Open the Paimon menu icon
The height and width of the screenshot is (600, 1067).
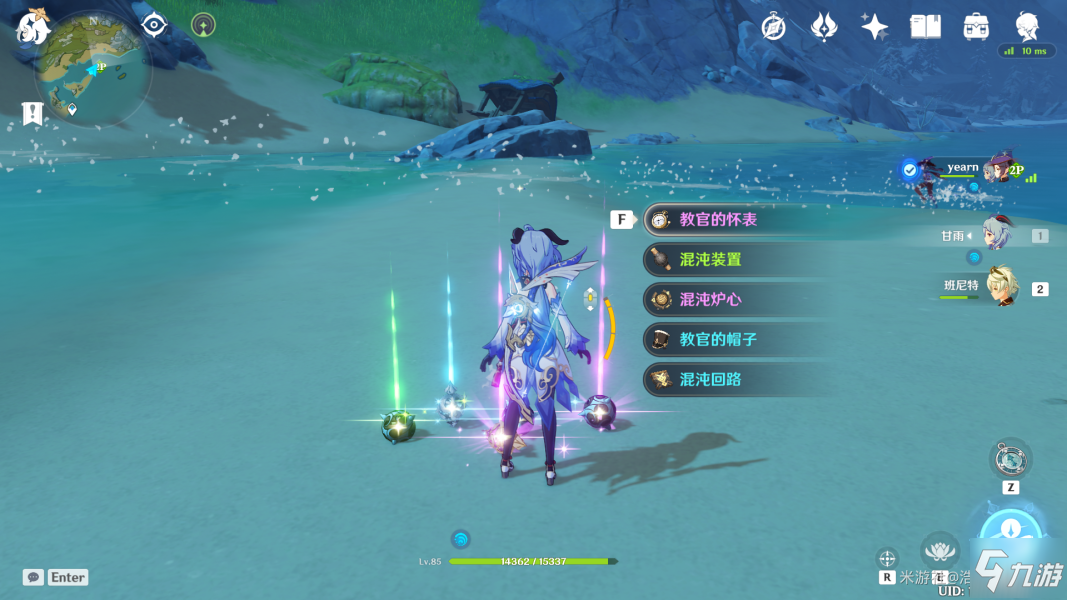(32, 28)
